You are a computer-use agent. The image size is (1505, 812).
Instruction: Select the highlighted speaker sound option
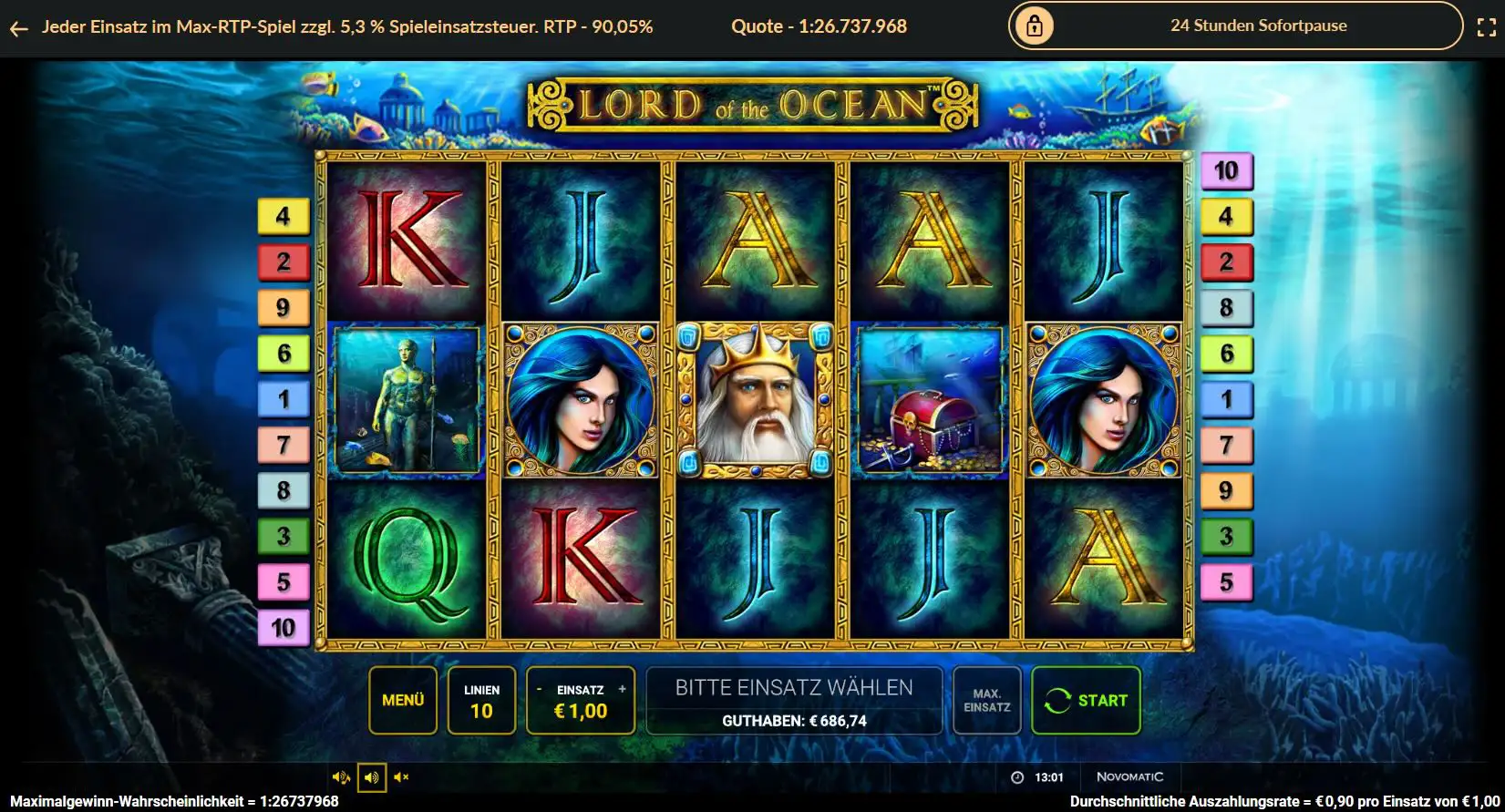(x=371, y=777)
